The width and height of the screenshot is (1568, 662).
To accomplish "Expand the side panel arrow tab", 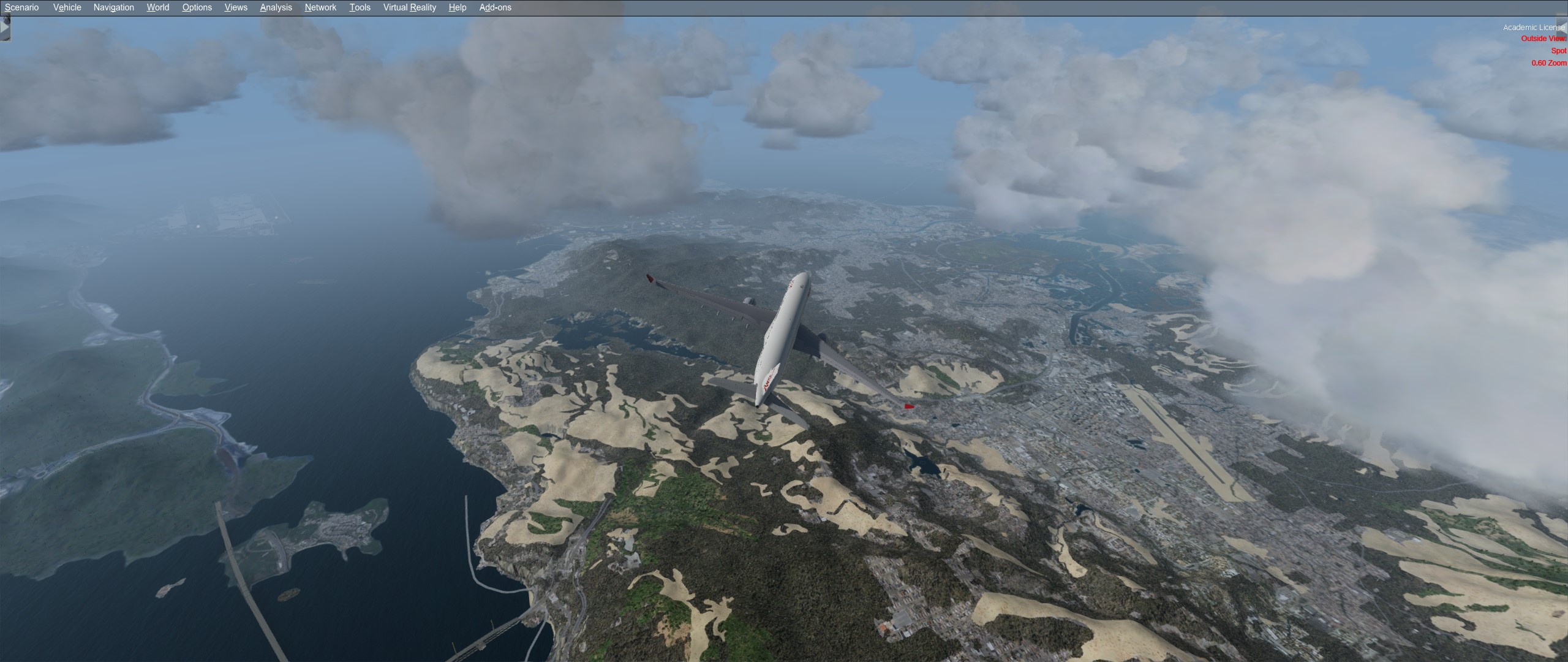I will (x=5, y=28).
